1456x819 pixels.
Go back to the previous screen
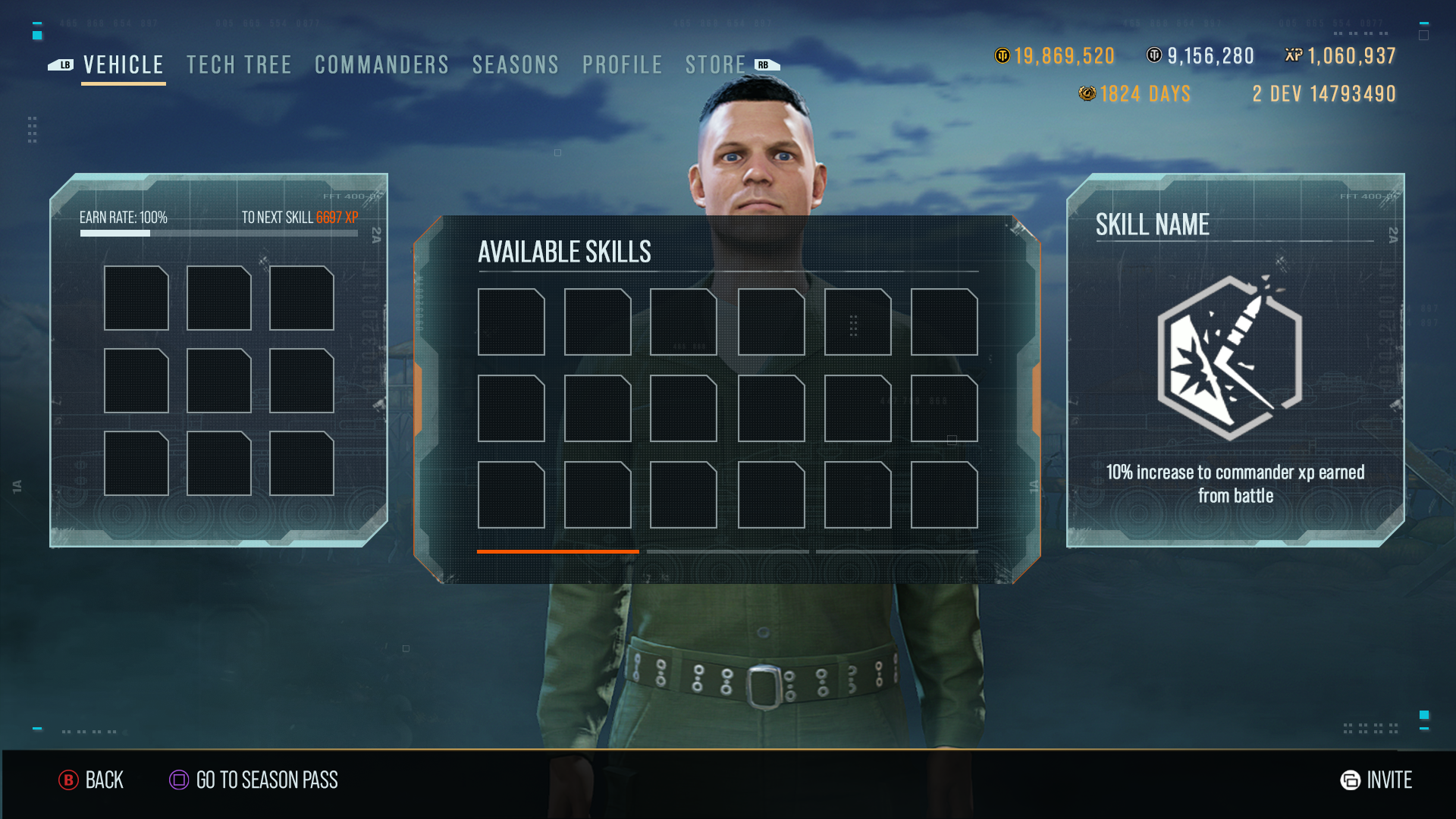[x=91, y=780]
